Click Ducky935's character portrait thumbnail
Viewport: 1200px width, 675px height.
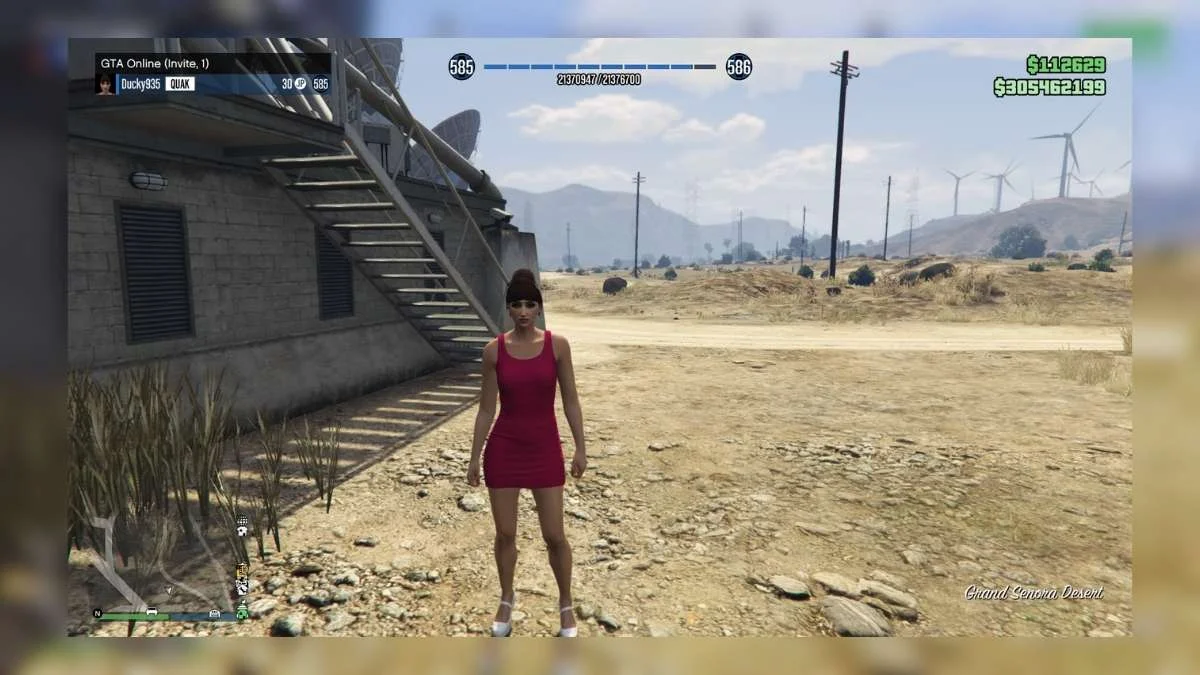point(105,84)
